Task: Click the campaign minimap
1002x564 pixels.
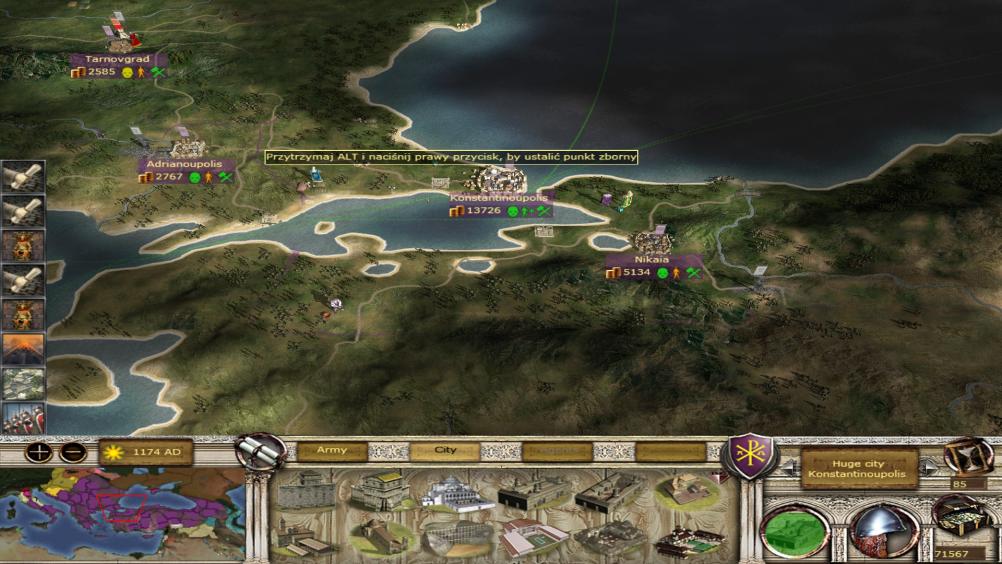Action: click(122, 511)
